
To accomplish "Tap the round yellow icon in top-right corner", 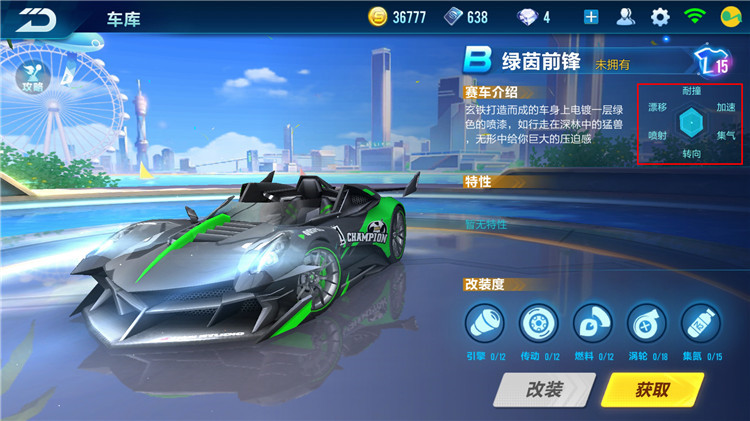I will pyautogui.click(x=729, y=17).
